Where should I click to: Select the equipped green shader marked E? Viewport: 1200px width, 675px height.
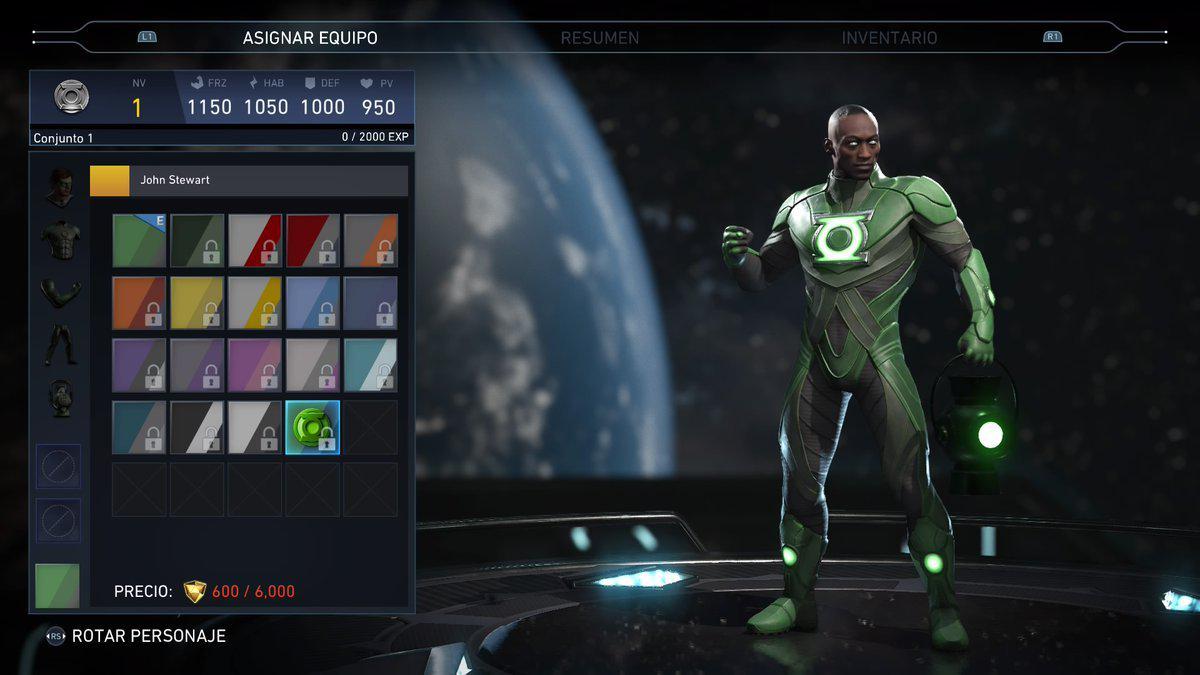[139, 241]
